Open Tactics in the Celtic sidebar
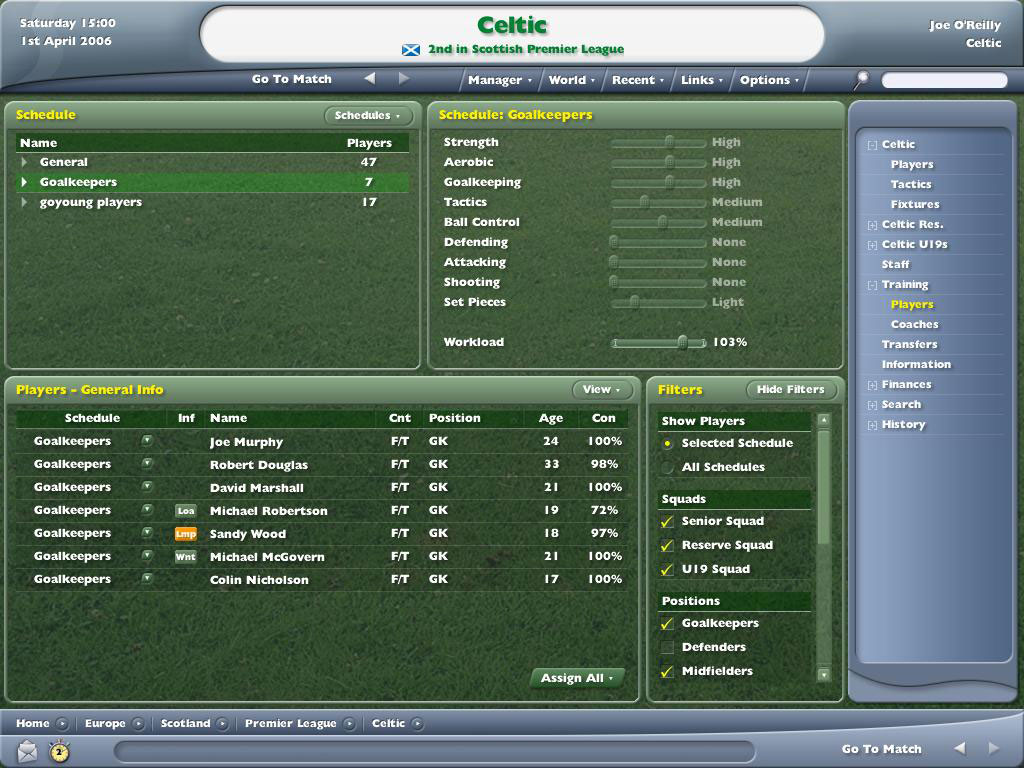This screenshot has width=1024, height=768. point(911,184)
